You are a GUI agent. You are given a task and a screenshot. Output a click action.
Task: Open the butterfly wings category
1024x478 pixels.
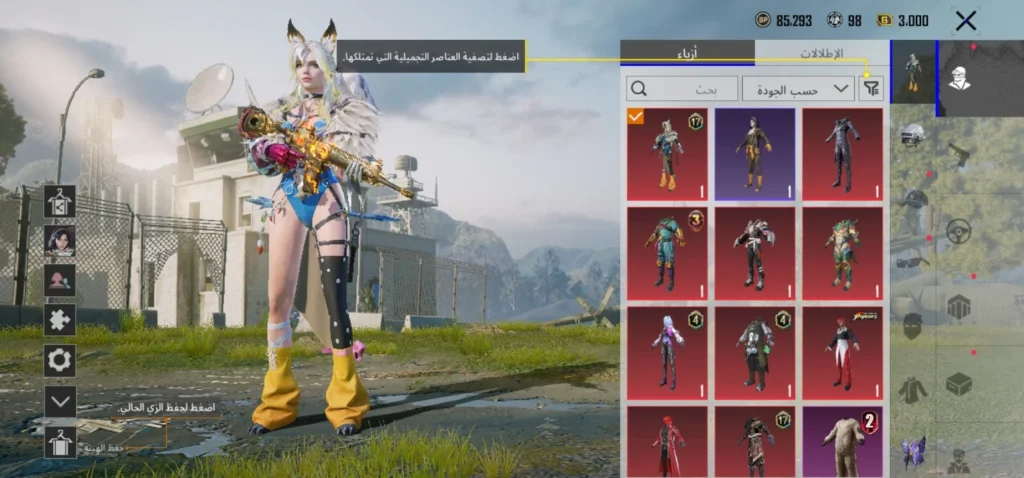tap(912, 452)
